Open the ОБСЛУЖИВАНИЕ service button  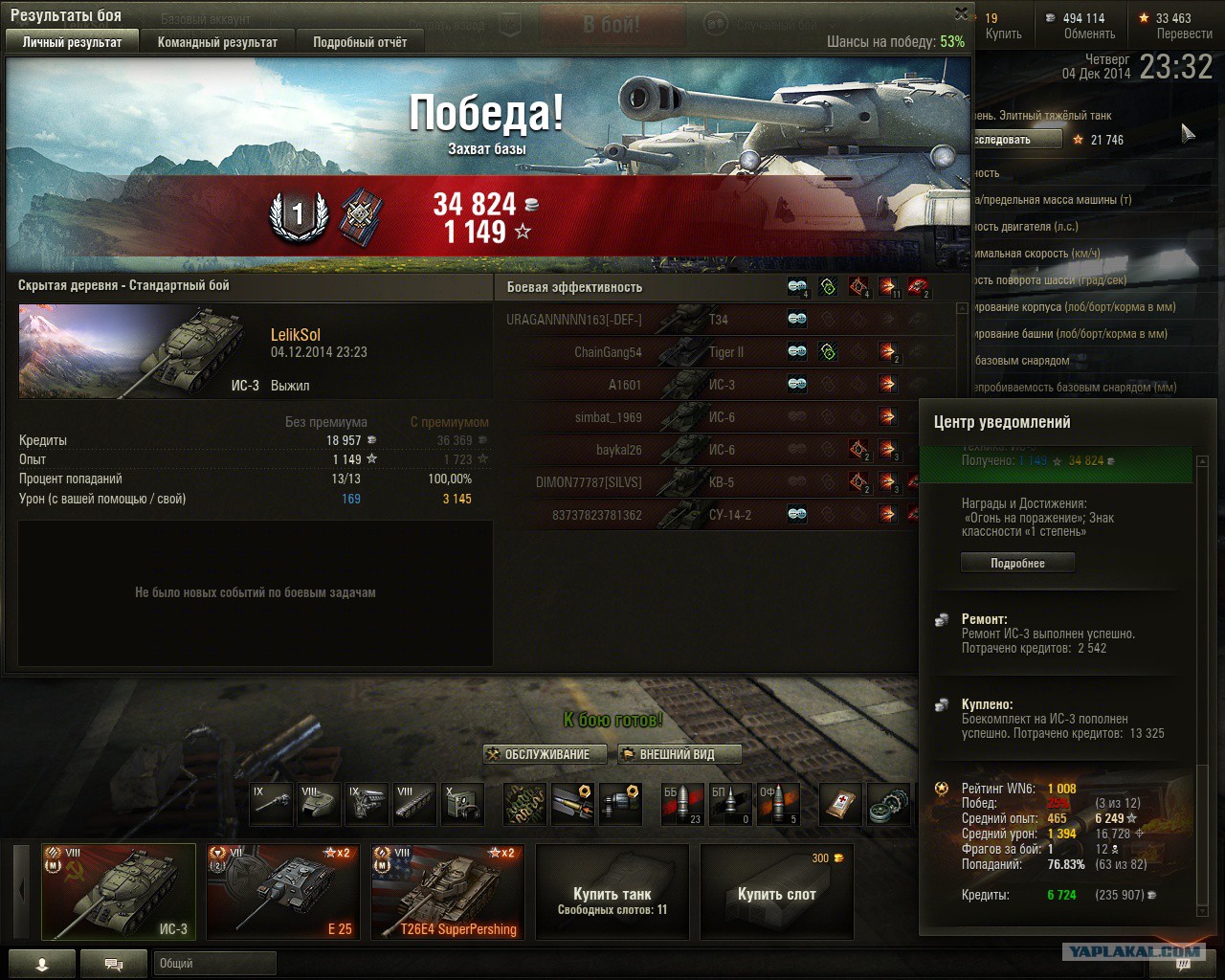pos(546,754)
